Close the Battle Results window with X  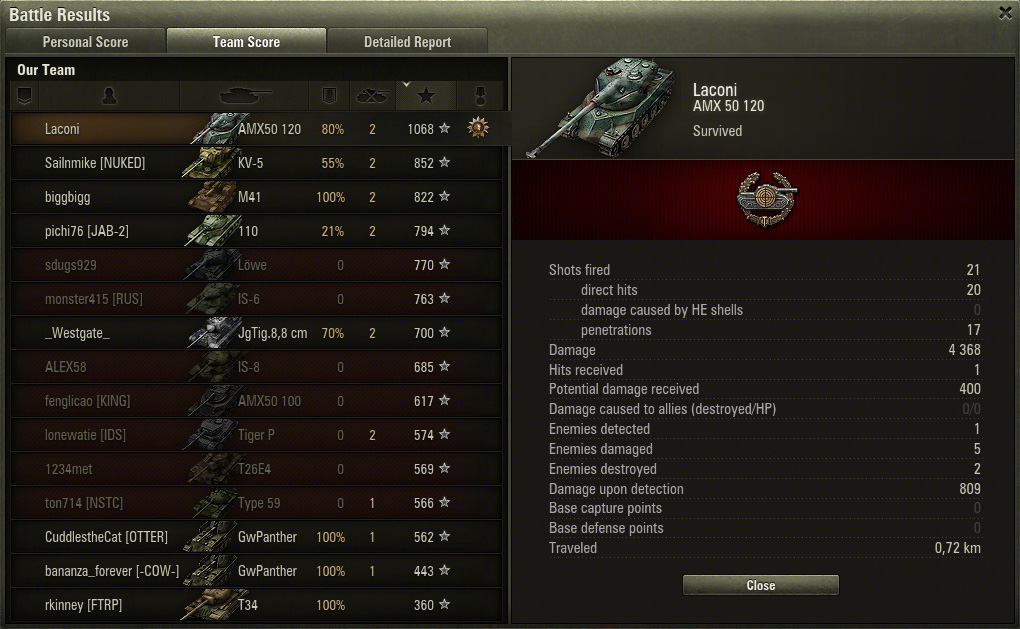point(1005,13)
